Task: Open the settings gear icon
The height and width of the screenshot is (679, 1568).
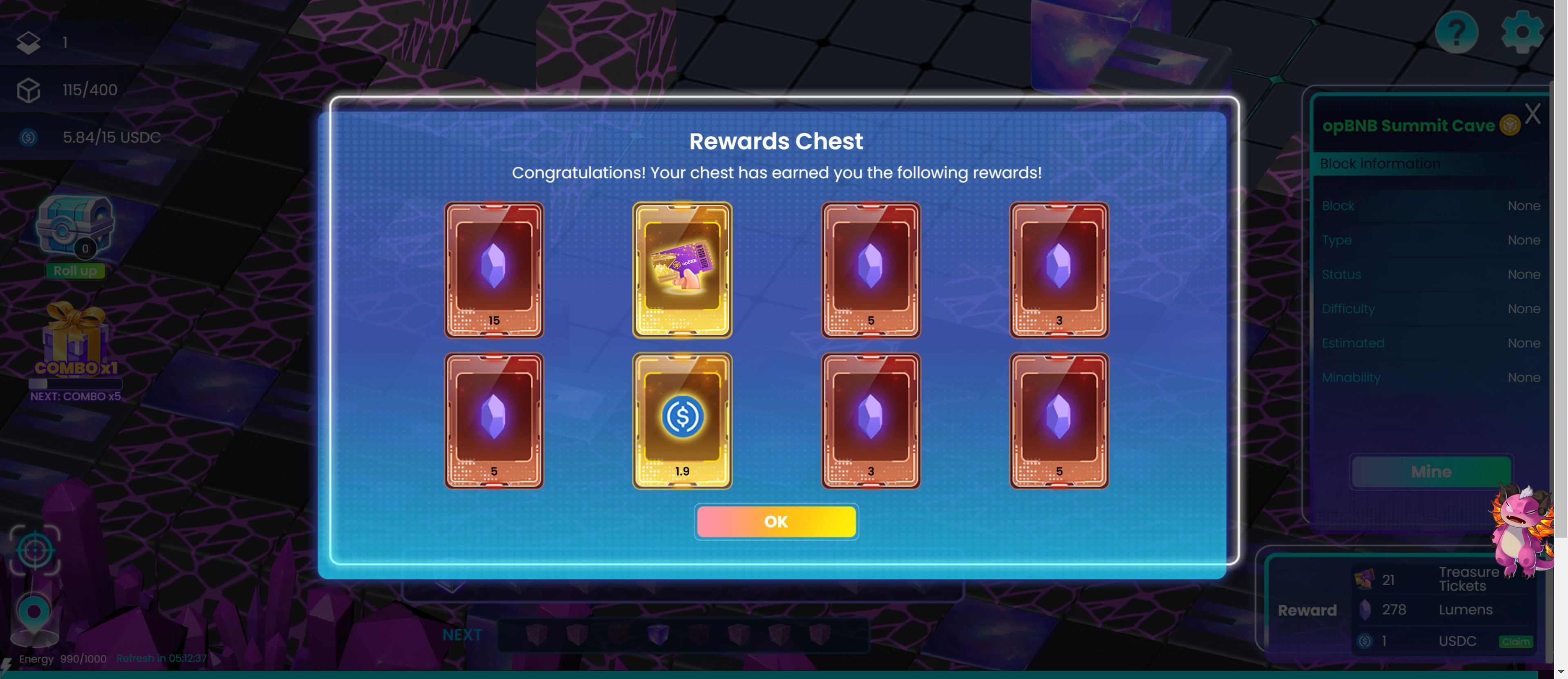Action: tap(1521, 32)
